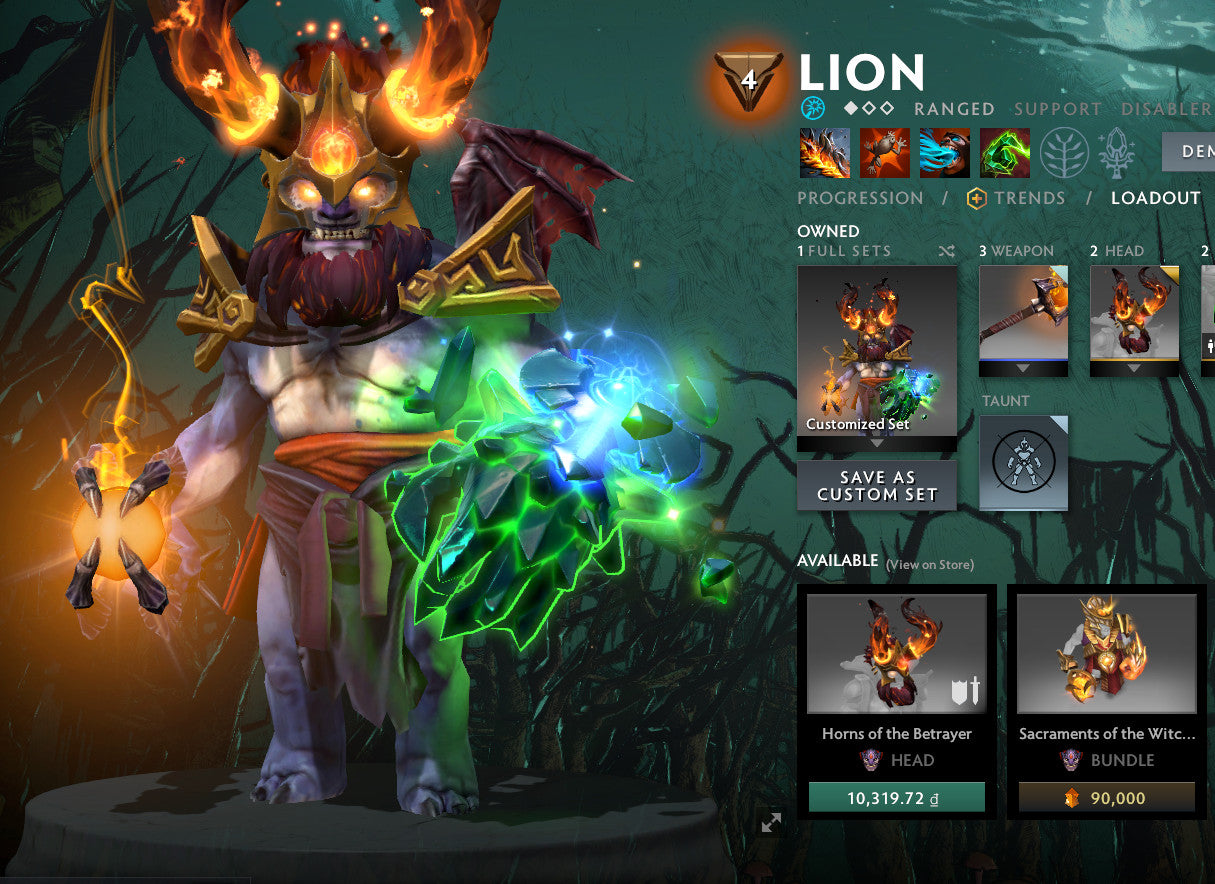Show the Mana Drain ability details

944,153
